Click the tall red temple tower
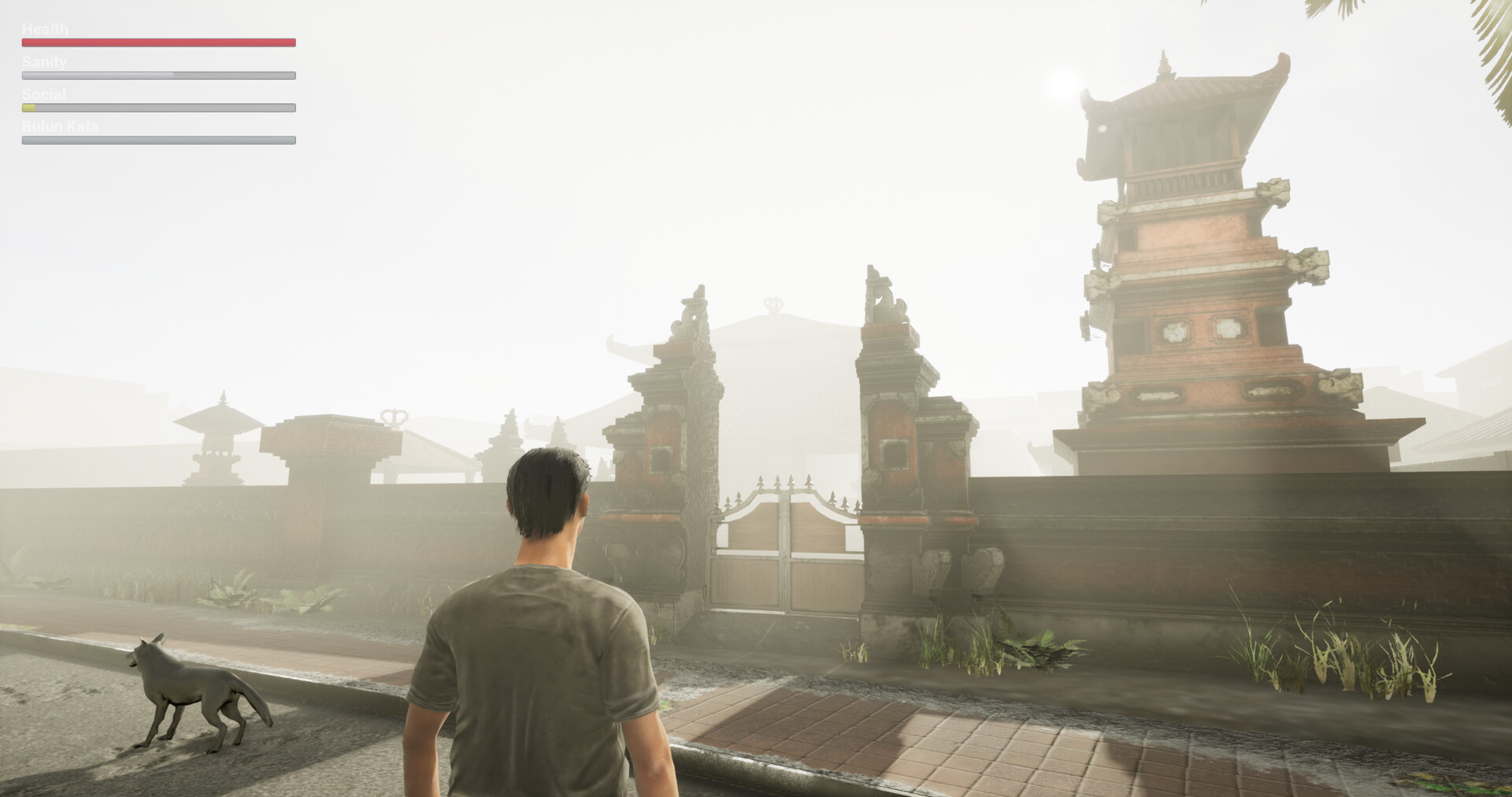 tap(1197, 276)
